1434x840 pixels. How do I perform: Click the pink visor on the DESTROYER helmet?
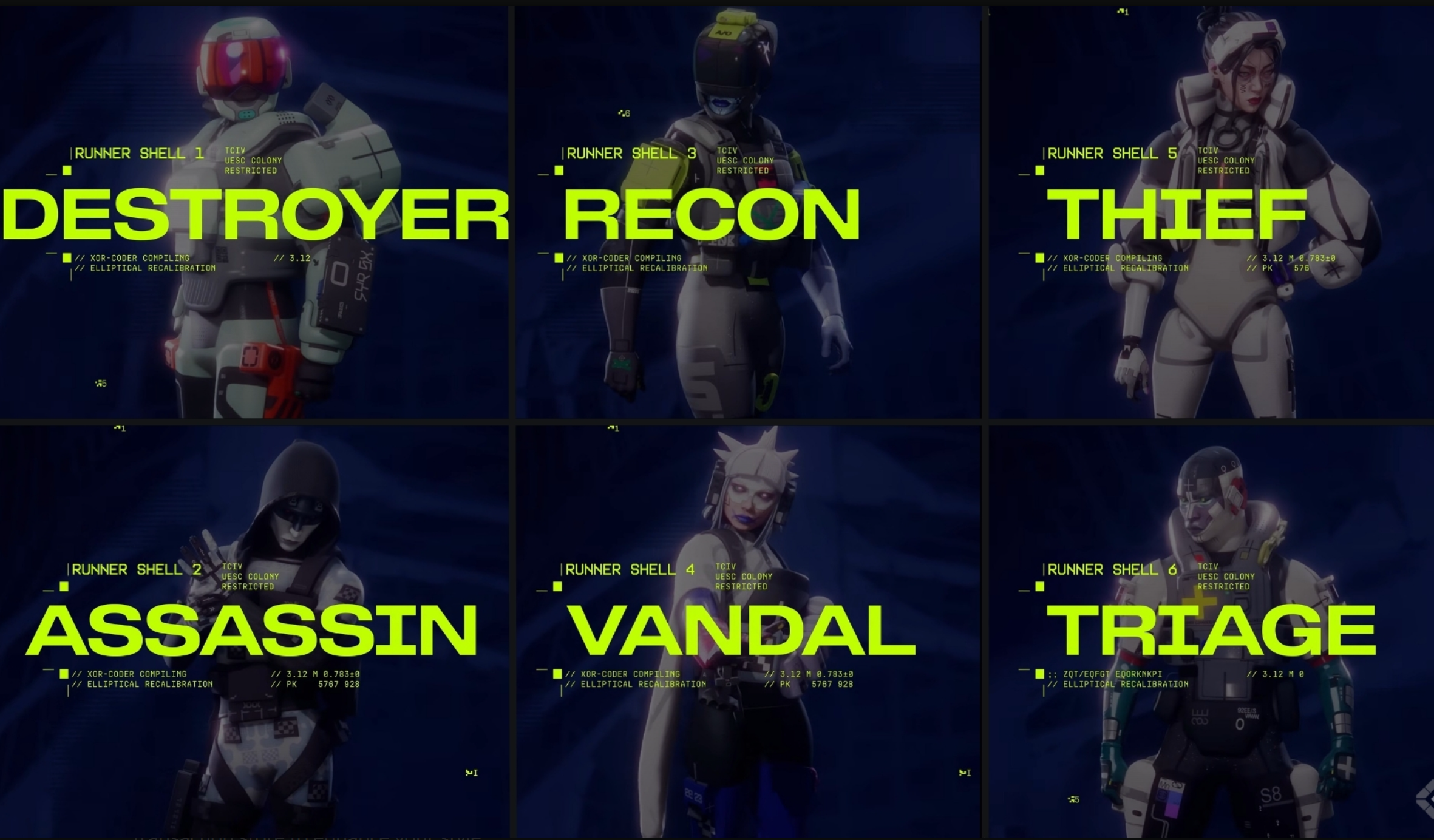(243, 61)
